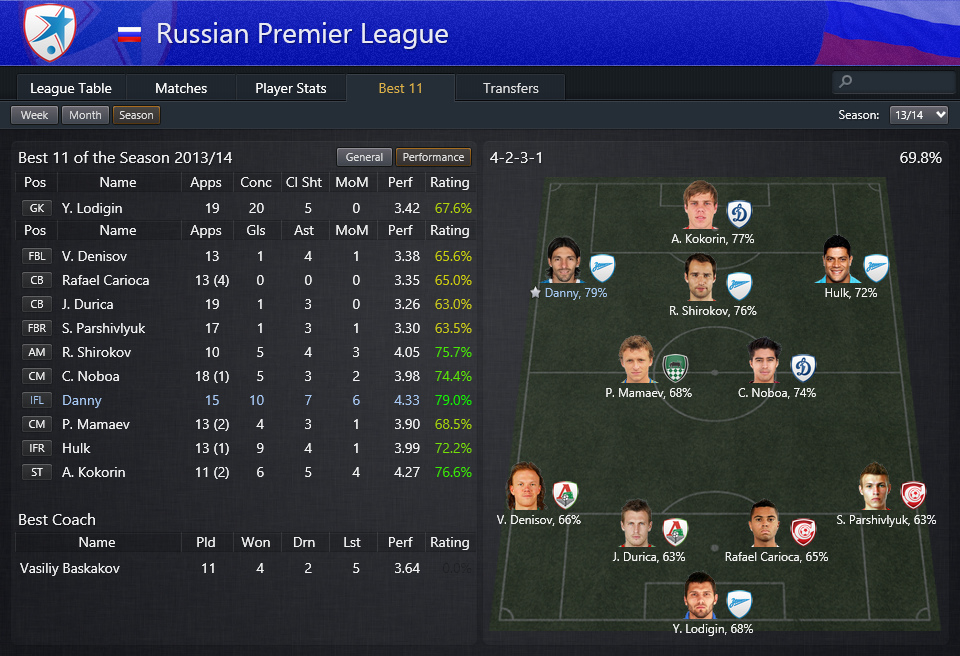Viewport: 960px width, 656px height.
Task: Show the Player Stats tab
Action: coord(290,88)
